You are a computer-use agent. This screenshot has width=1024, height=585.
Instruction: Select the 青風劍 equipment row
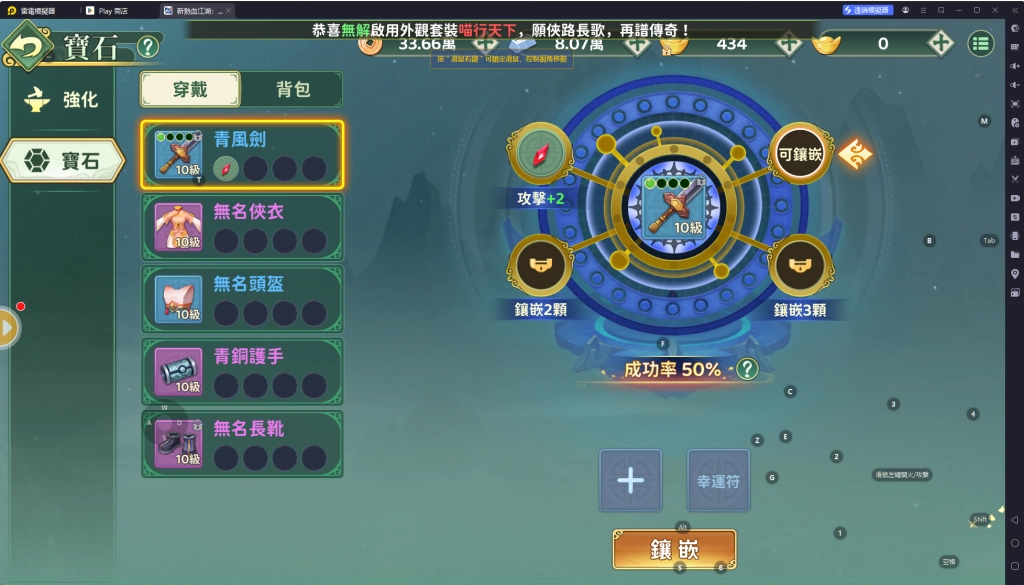coord(243,155)
